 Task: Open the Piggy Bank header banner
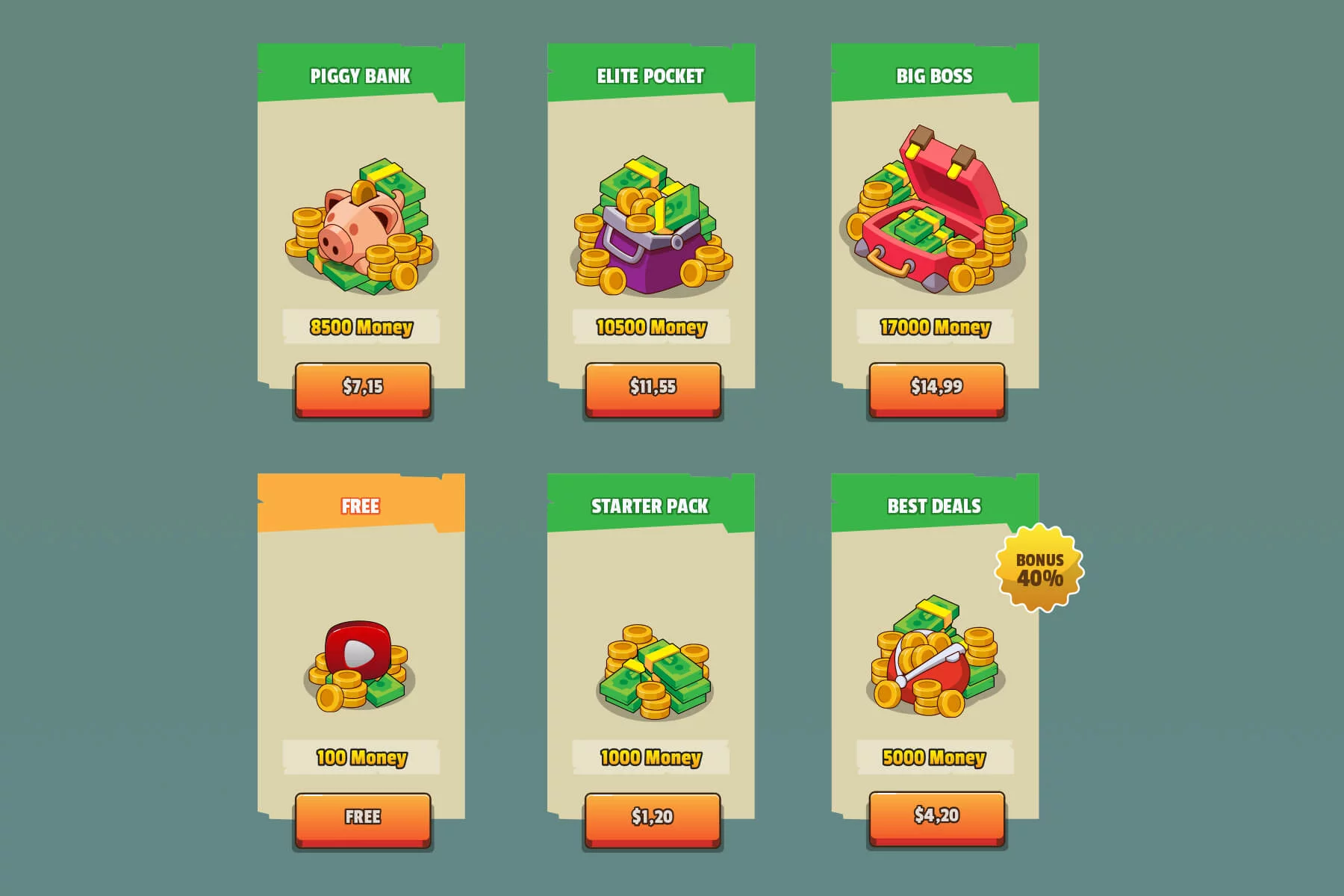(x=361, y=74)
